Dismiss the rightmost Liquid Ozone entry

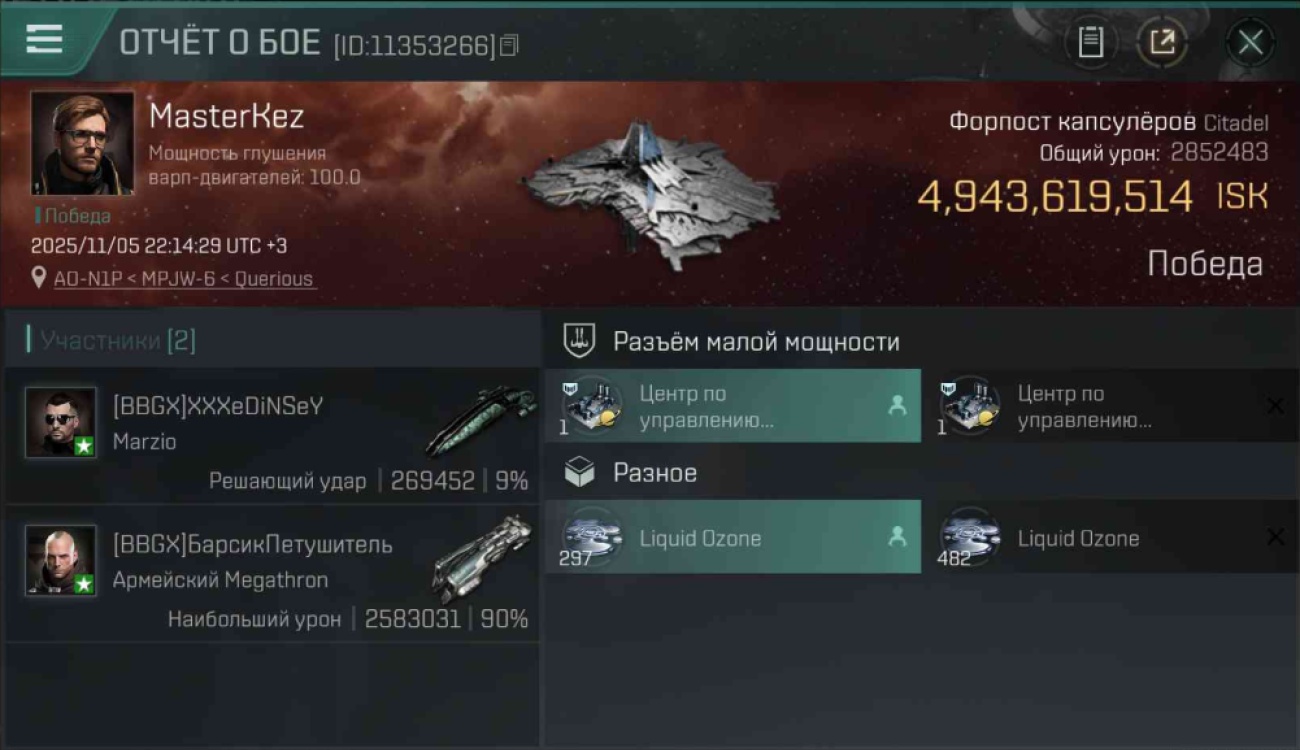point(1274,537)
